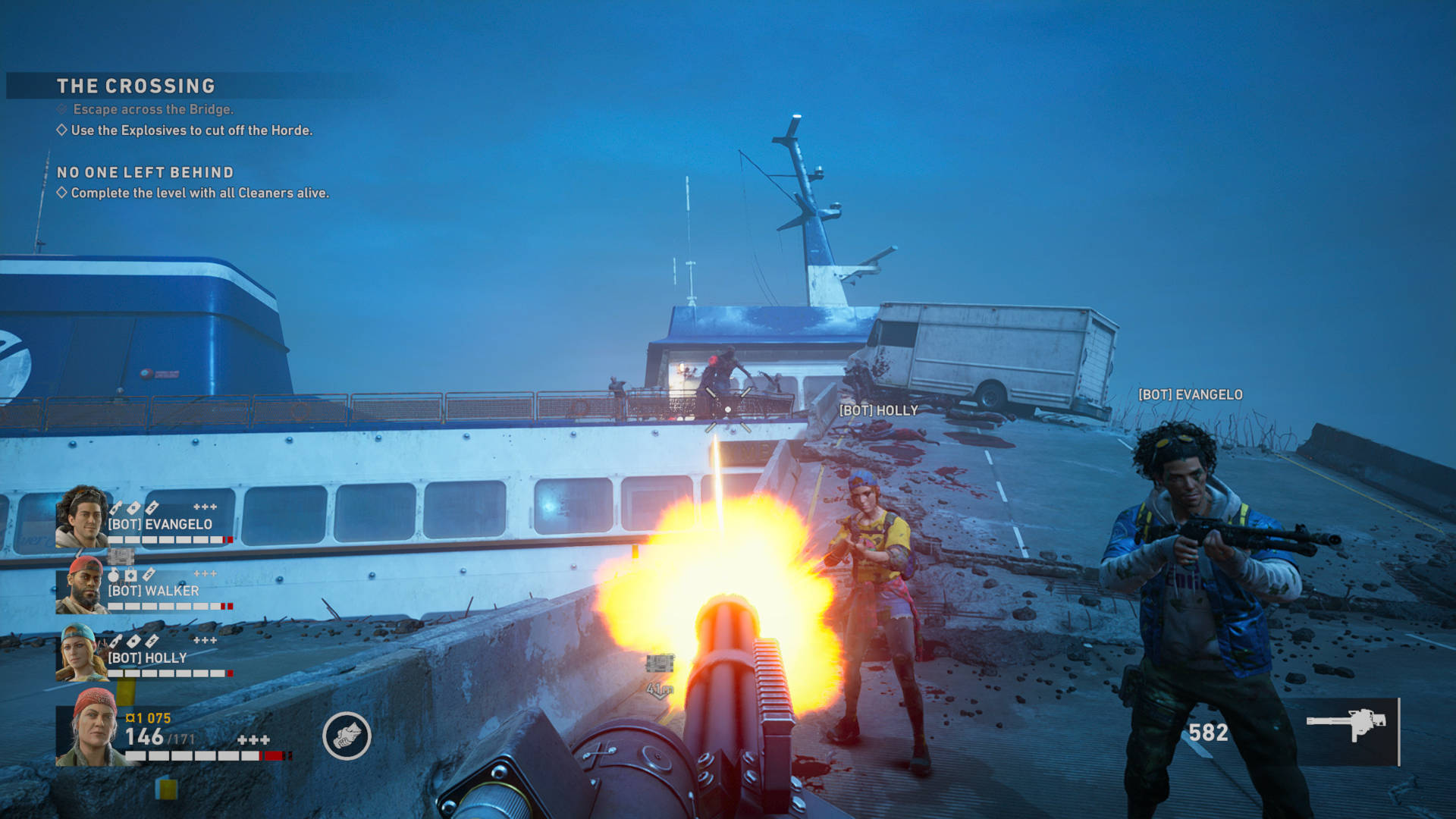
Task: Activate the fist melee icon
Action: coord(347,736)
